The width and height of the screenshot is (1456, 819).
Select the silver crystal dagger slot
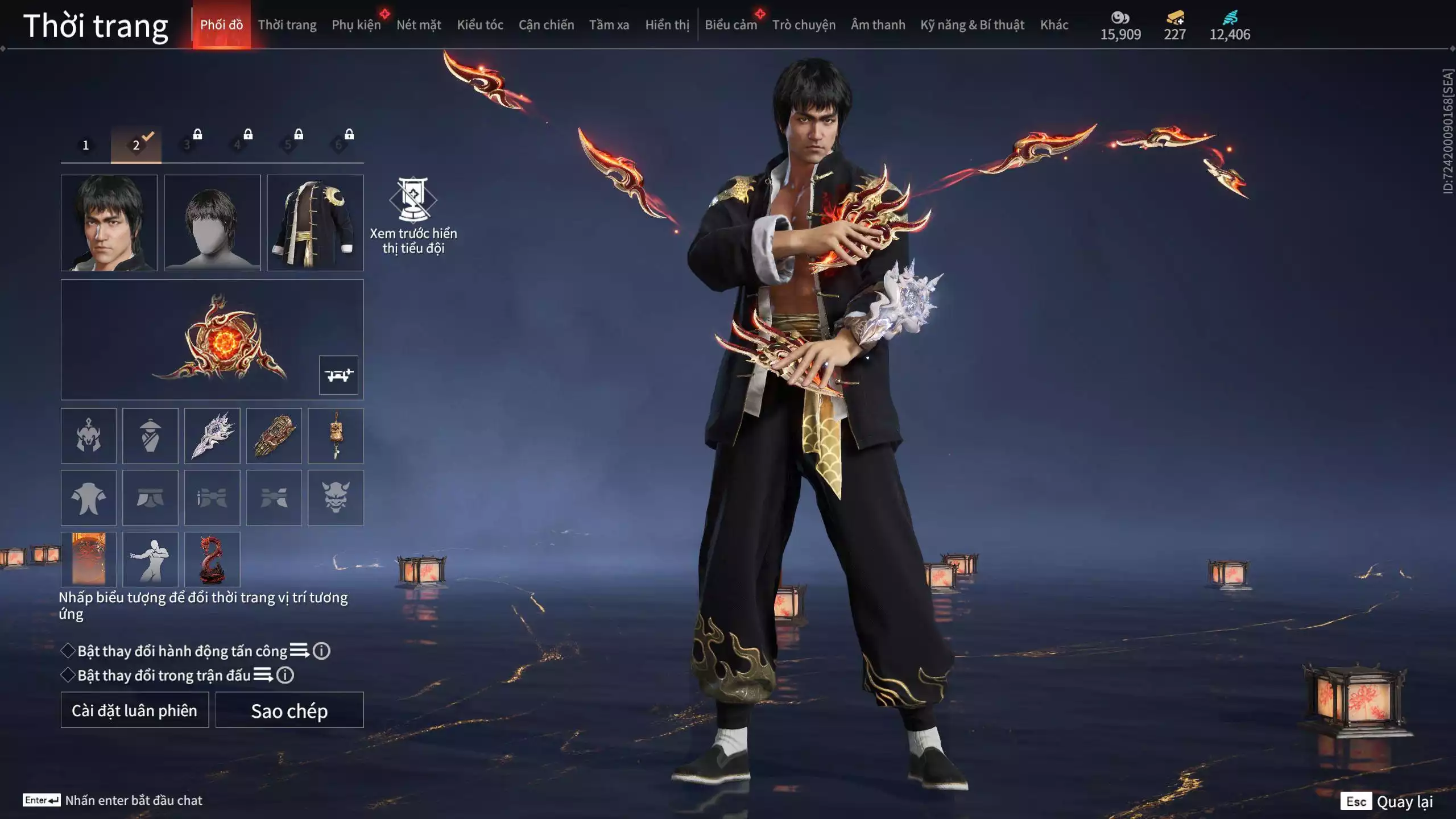click(212, 436)
